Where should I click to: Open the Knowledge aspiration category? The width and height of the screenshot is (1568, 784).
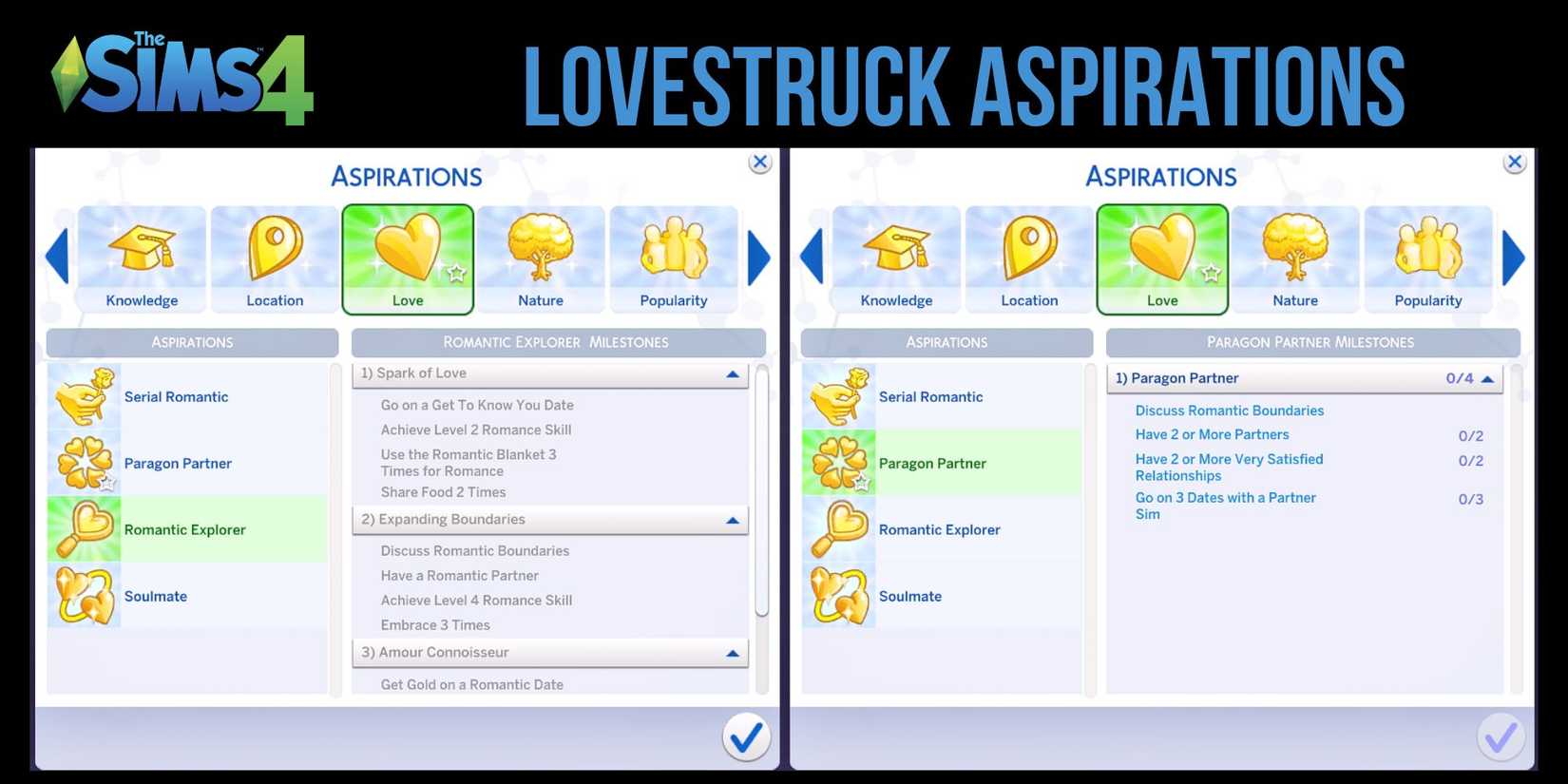[142, 257]
